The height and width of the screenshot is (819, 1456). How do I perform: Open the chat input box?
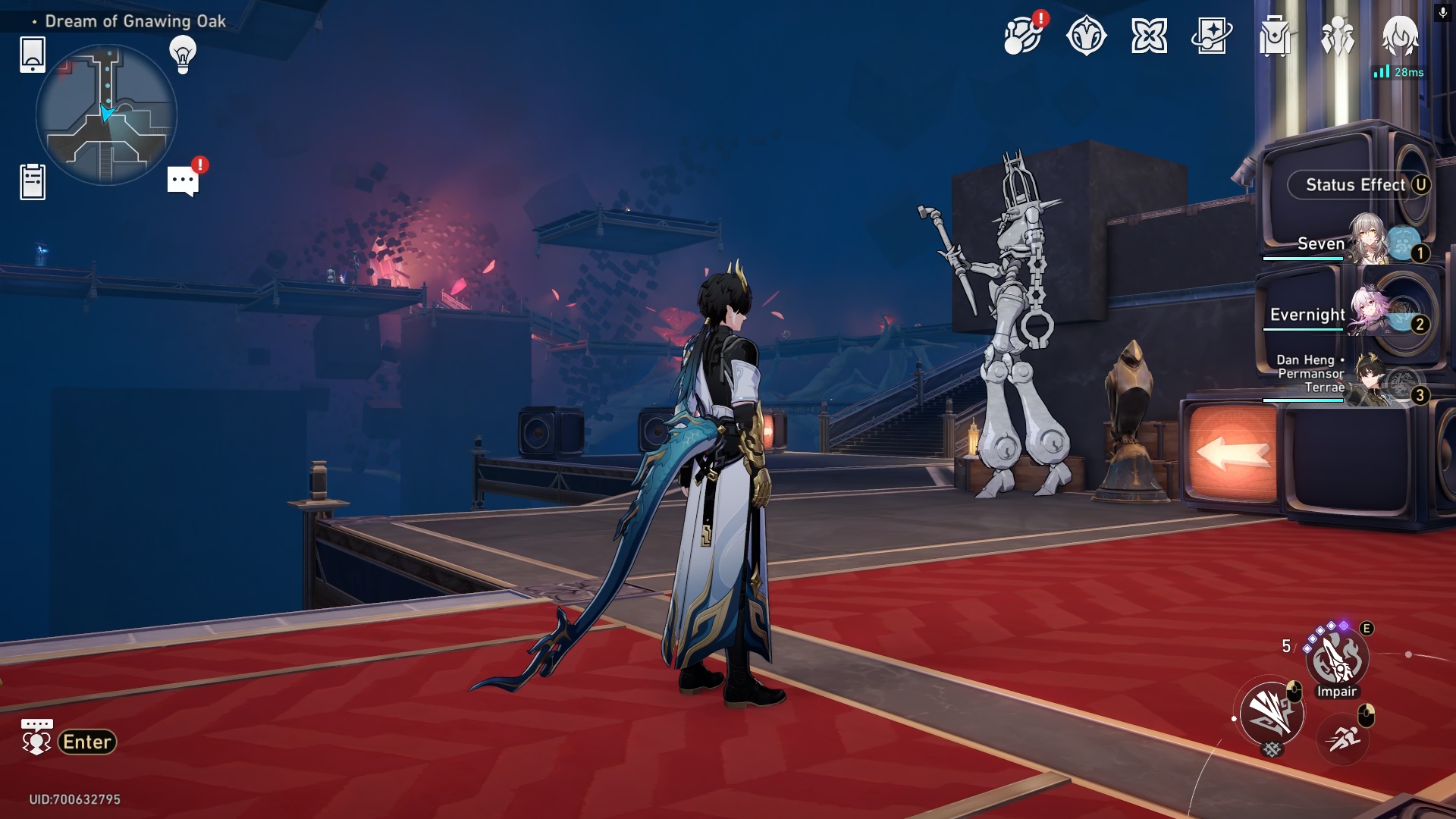click(x=69, y=741)
